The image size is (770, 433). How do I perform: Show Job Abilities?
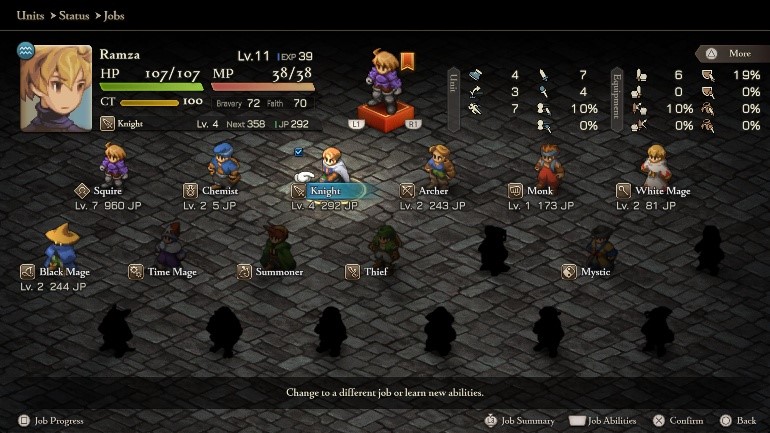[x=604, y=421]
